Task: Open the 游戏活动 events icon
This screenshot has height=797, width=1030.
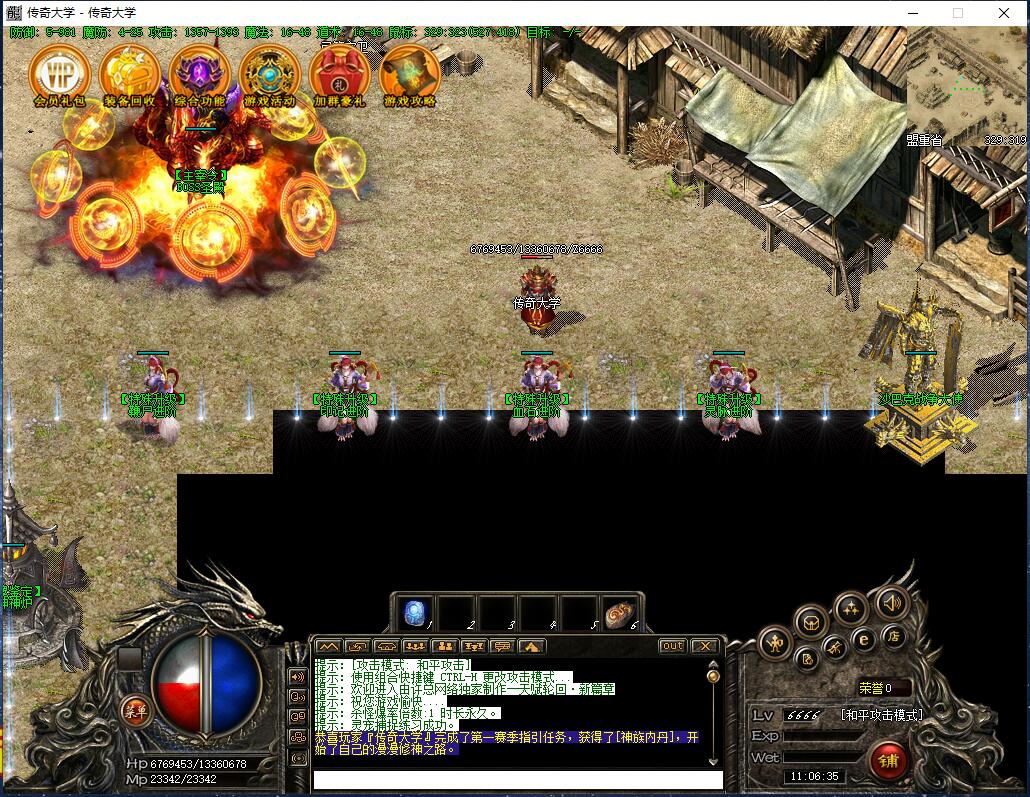Action: tap(269, 72)
